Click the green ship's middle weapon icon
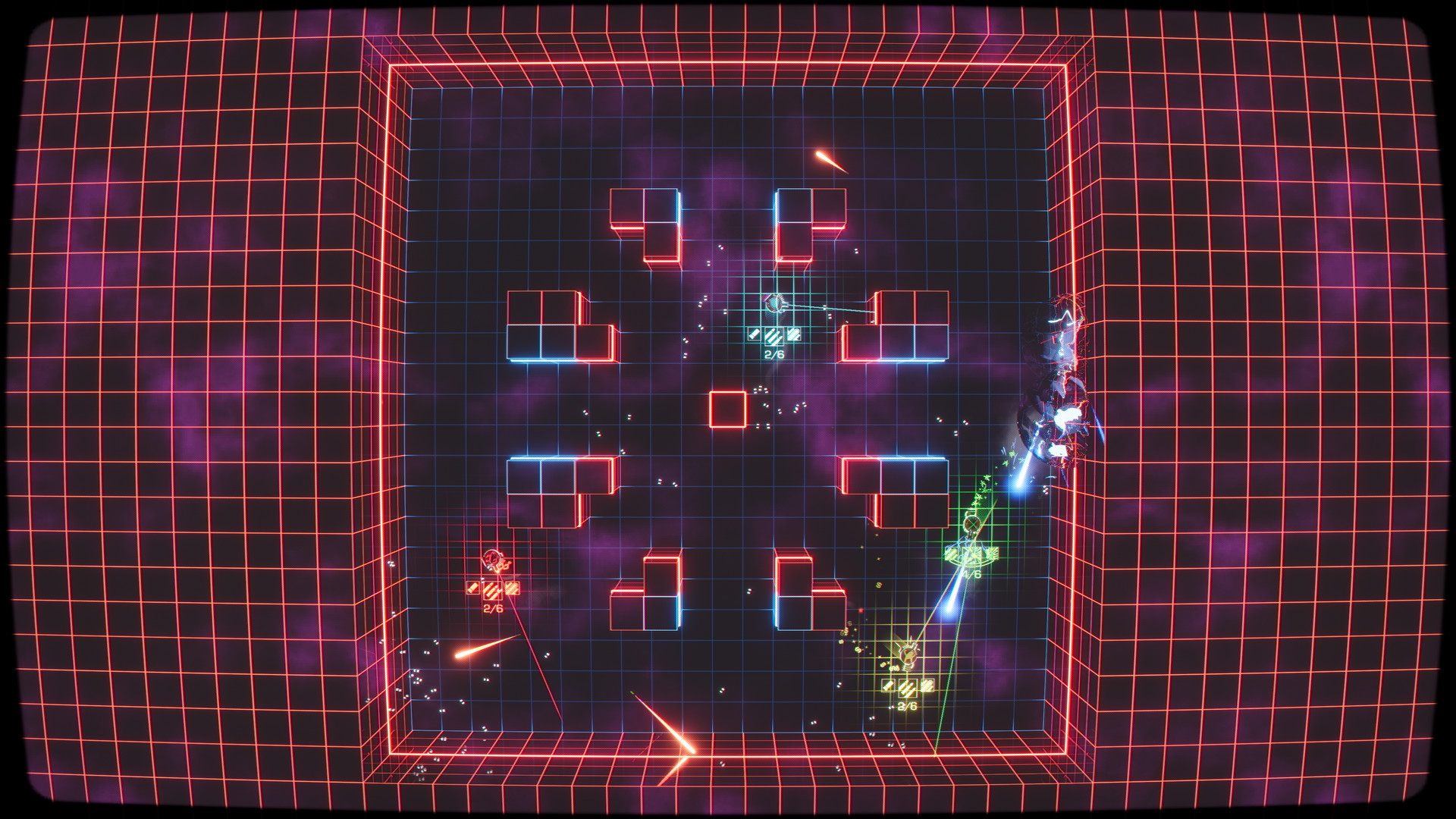Viewport: 1456px width, 819px height. 971,554
